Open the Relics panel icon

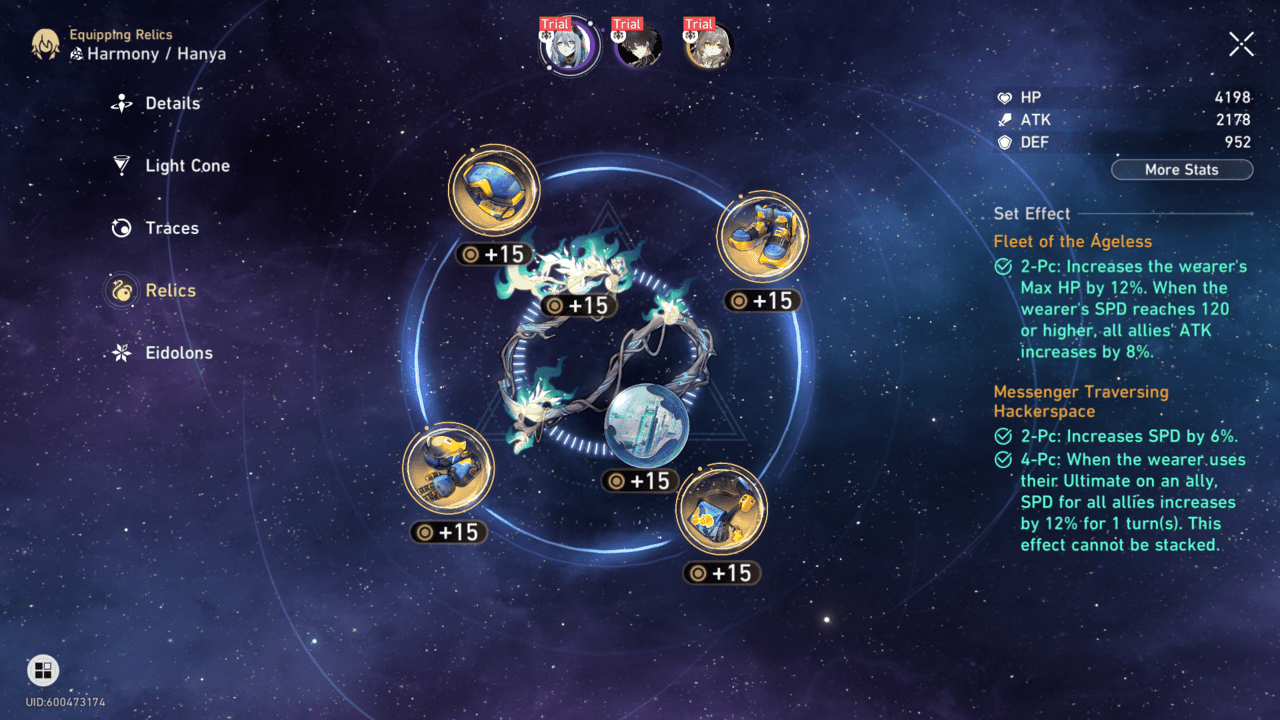[x=120, y=290]
